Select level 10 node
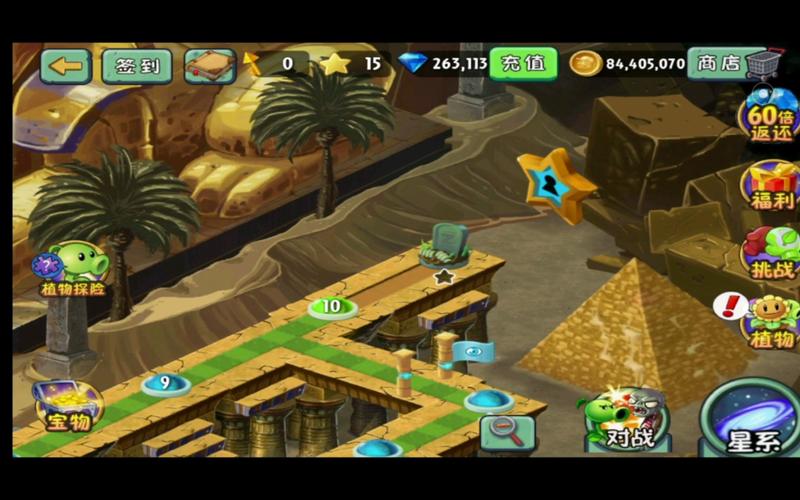 [x=331, y=306]
